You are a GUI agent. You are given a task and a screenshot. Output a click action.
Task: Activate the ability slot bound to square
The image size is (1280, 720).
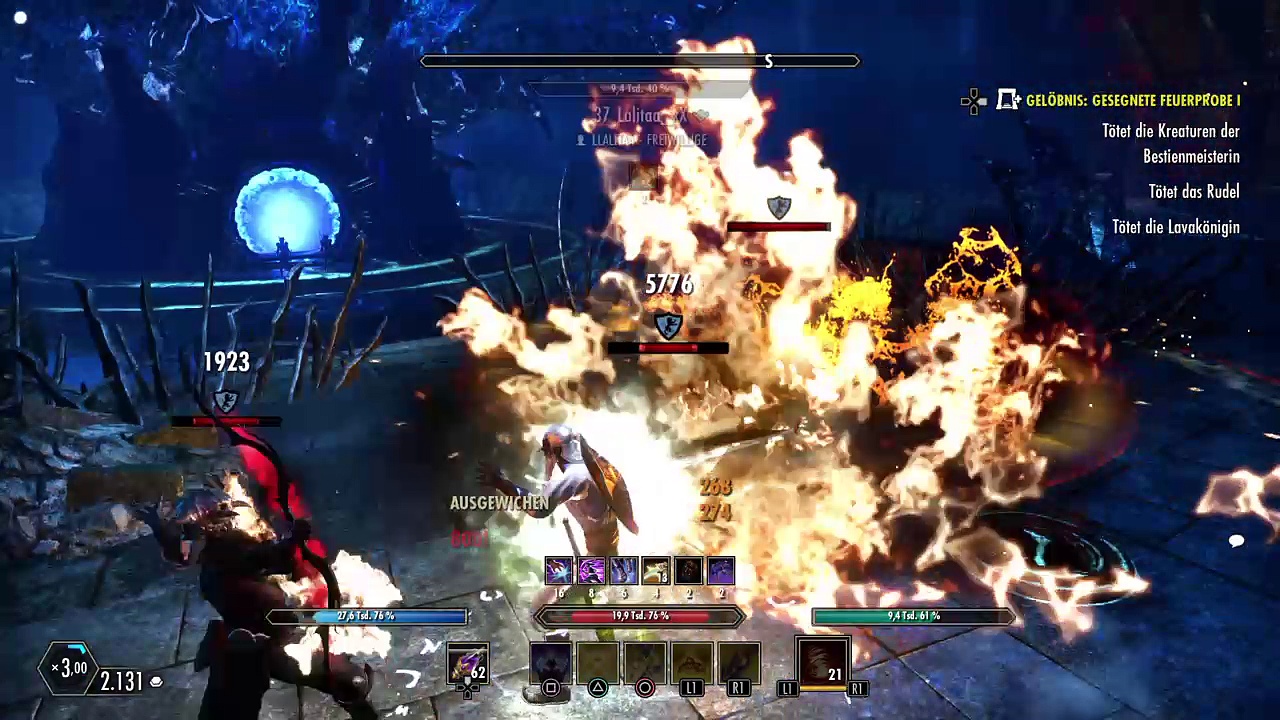[550, 664]
